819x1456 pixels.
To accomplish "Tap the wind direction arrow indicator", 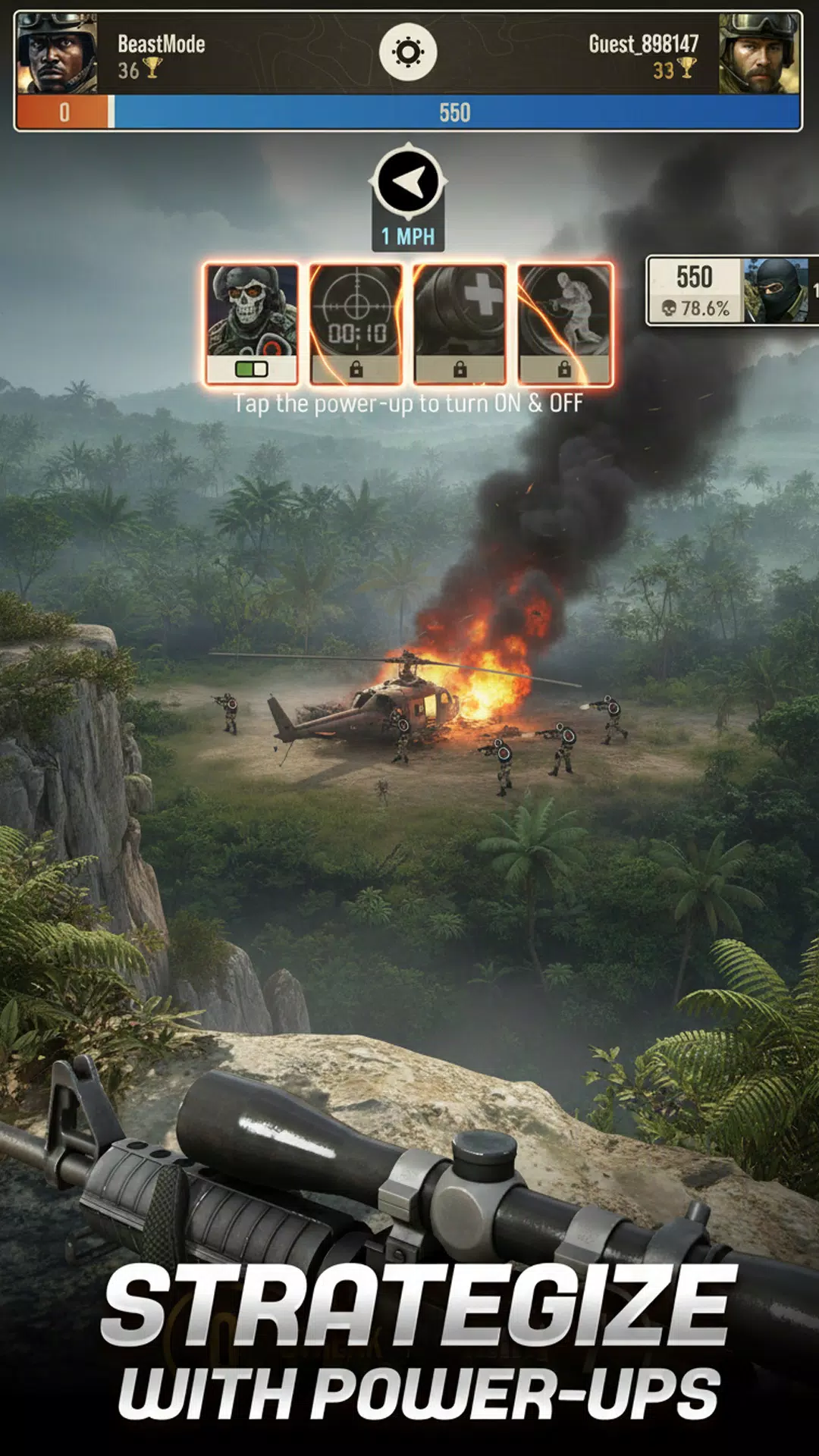I will coord(408,182).
